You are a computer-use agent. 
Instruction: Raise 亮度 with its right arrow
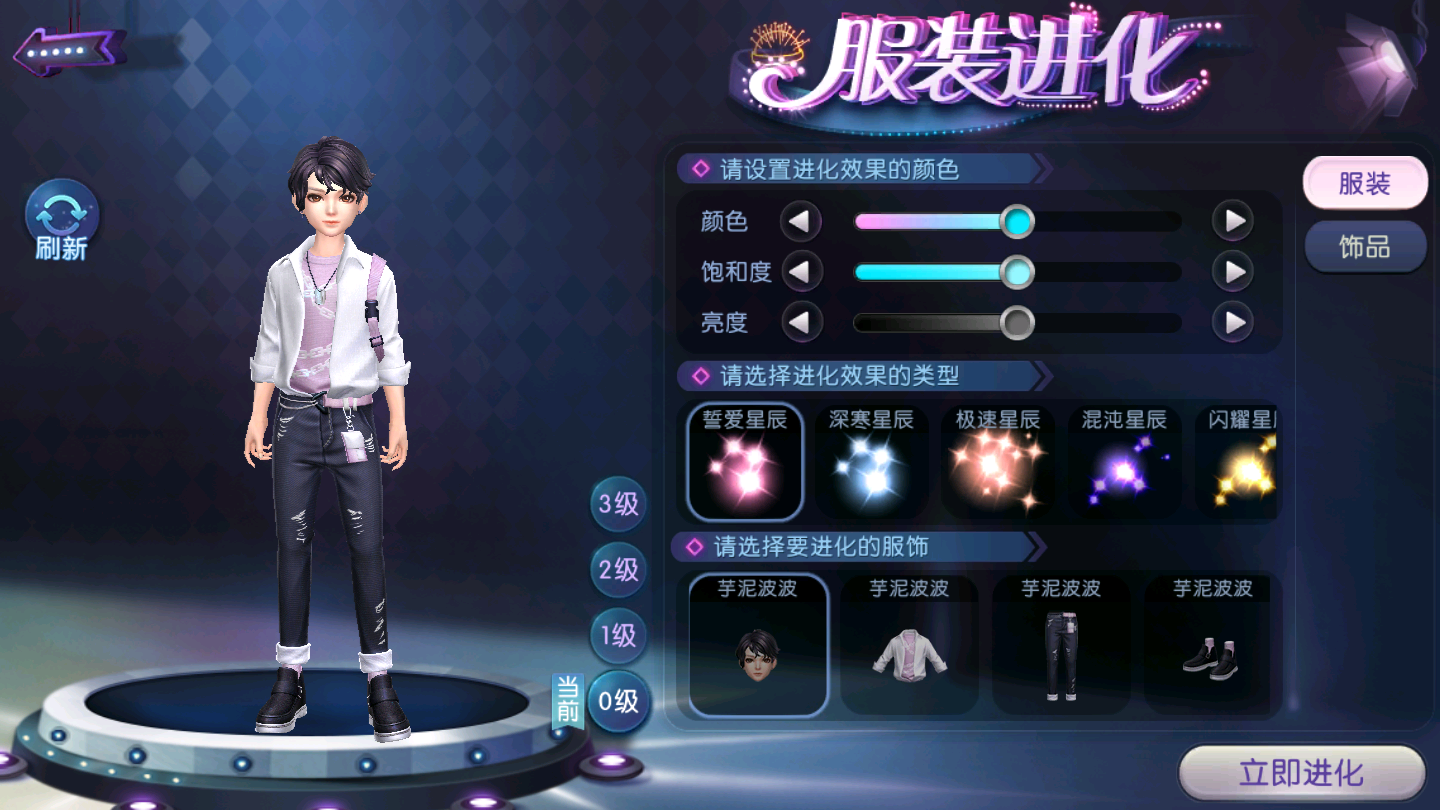coord(1233,322)
